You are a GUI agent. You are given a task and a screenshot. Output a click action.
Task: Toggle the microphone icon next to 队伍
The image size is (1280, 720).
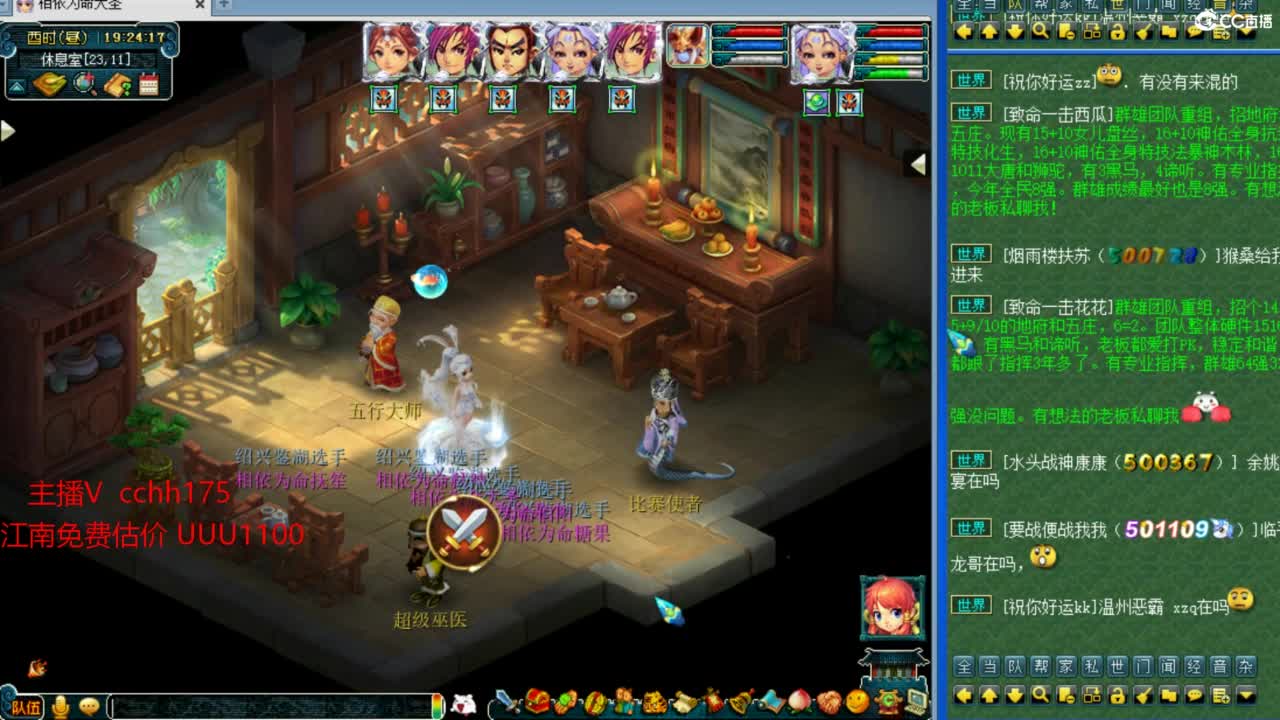[x=60, y=707]
